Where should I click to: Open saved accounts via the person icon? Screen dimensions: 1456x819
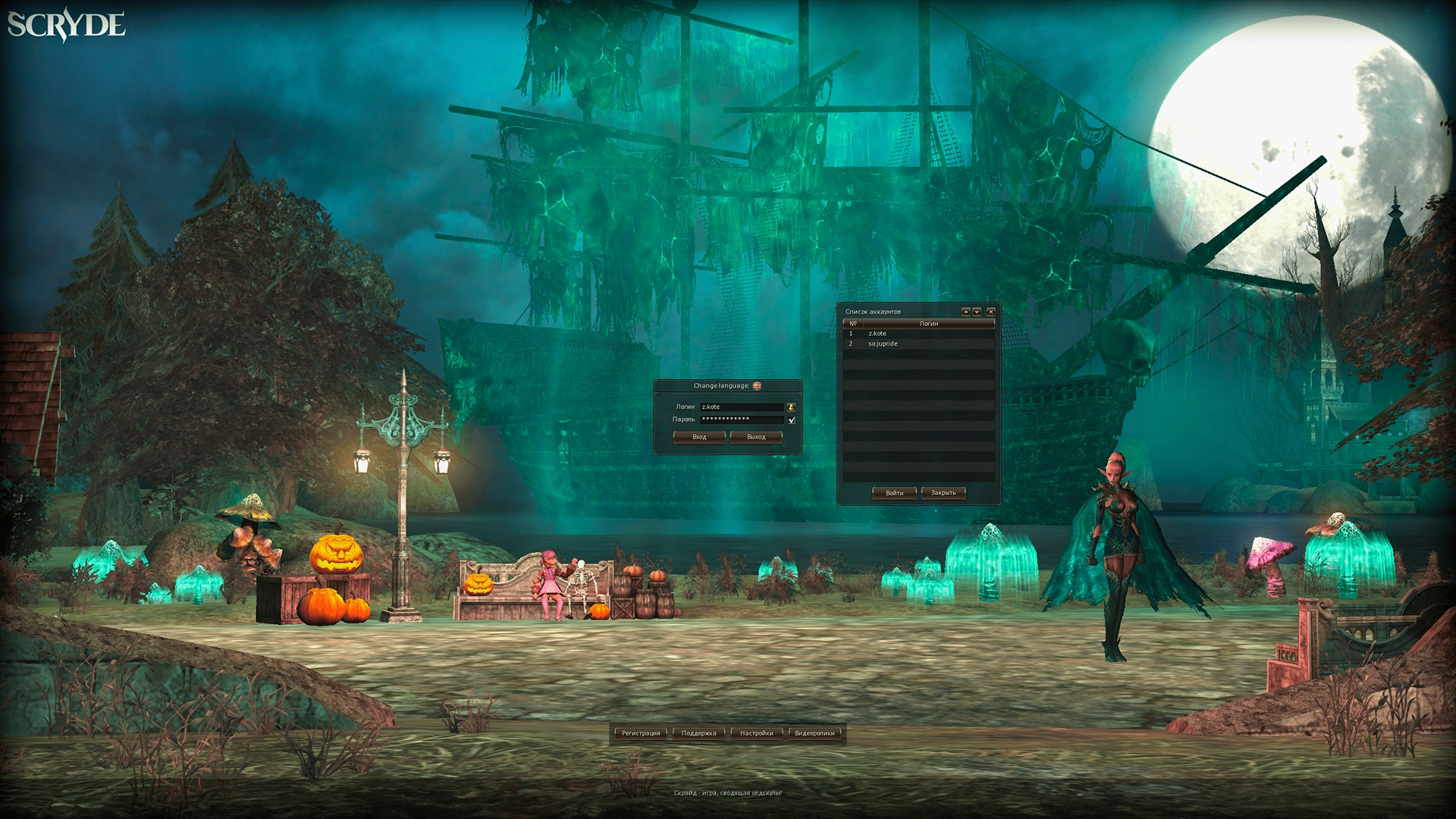pyautogui.click(x=792, y=407)
